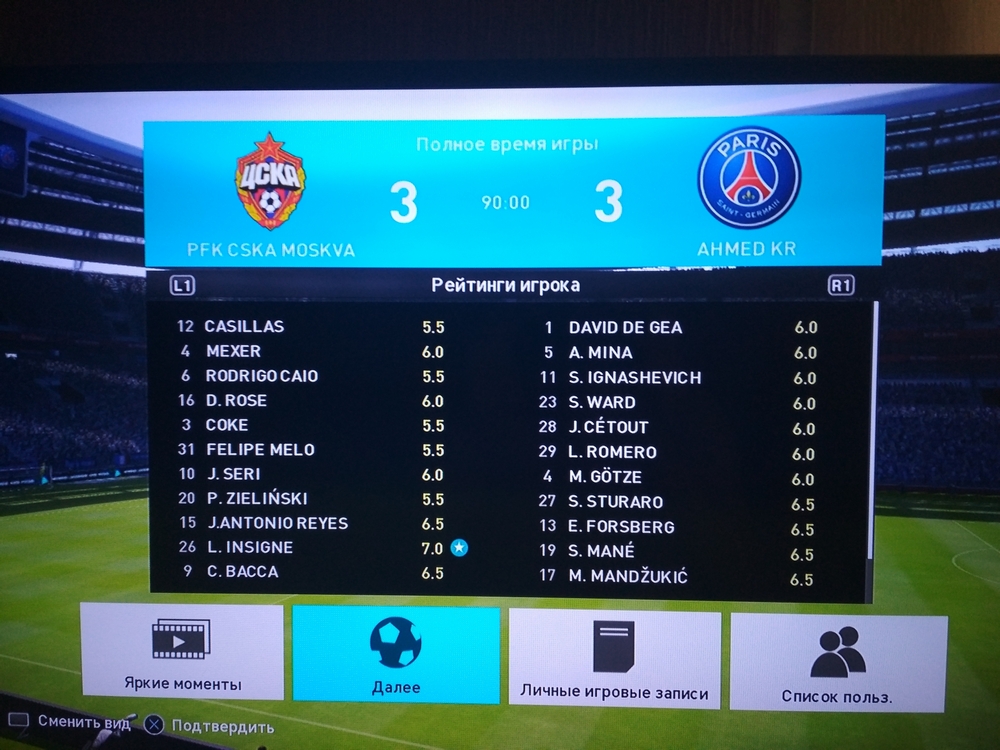The image size is (1000, 750).
Task: Open Личные игровые записи
Action: (614, 660)
